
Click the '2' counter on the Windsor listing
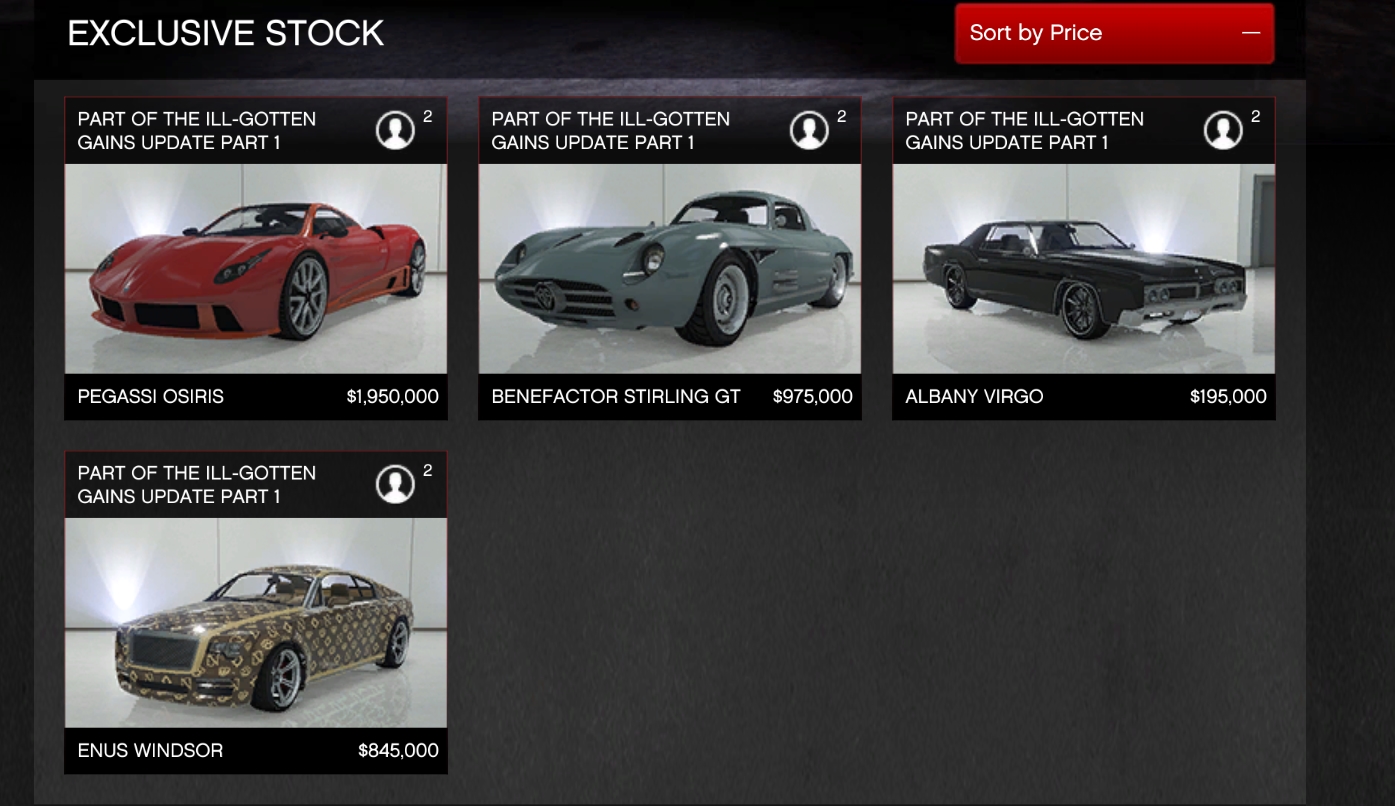tap(427, 470)
